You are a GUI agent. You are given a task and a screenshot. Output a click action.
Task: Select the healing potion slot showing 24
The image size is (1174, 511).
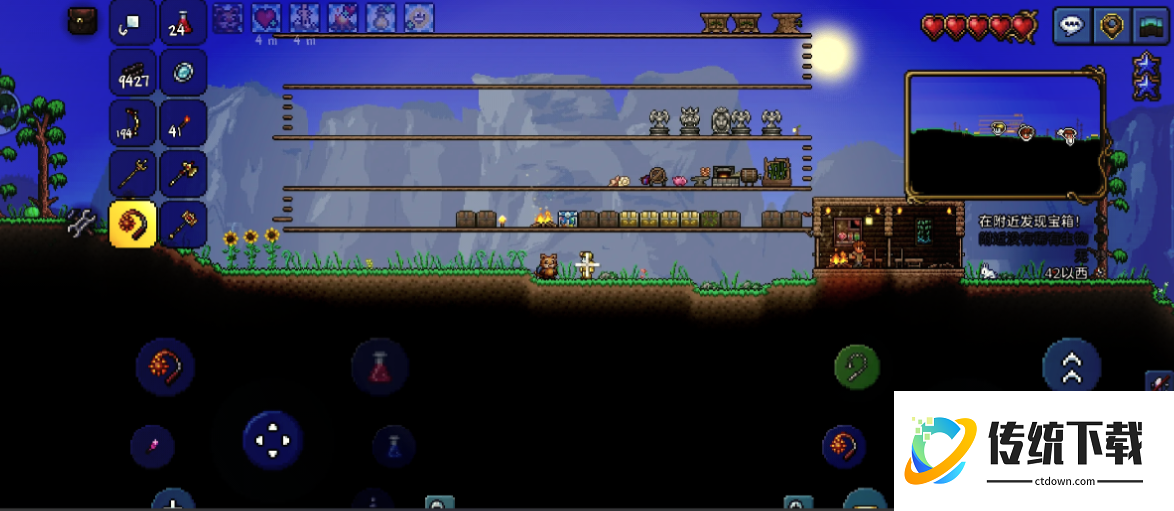[x=183, y=22]
